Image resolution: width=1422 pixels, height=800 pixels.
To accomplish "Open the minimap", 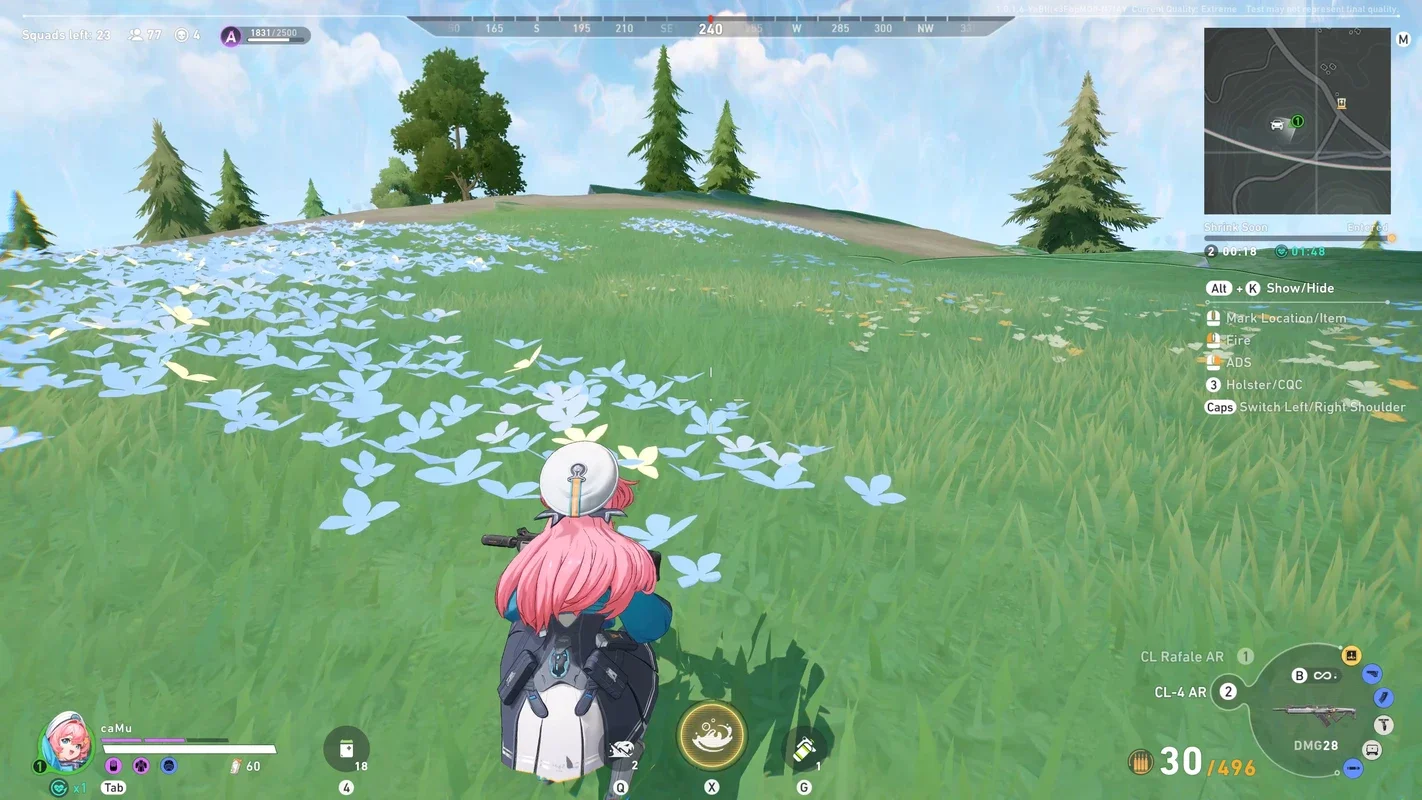I will click(x=1296, y=121).
